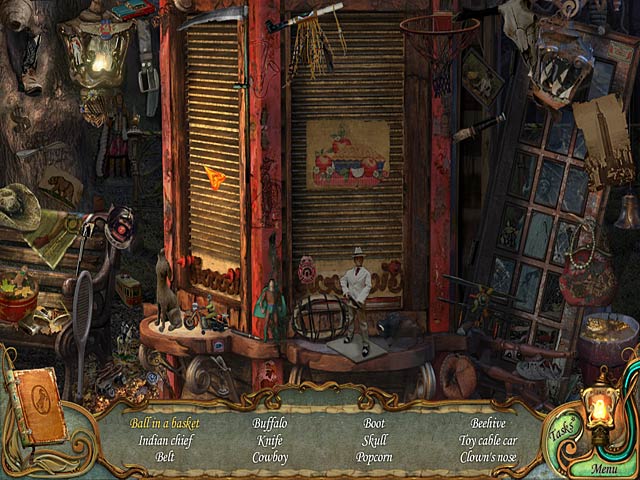Choose 'Beehive' in the item list
The image size is (640, 480).
pos(489,423)
